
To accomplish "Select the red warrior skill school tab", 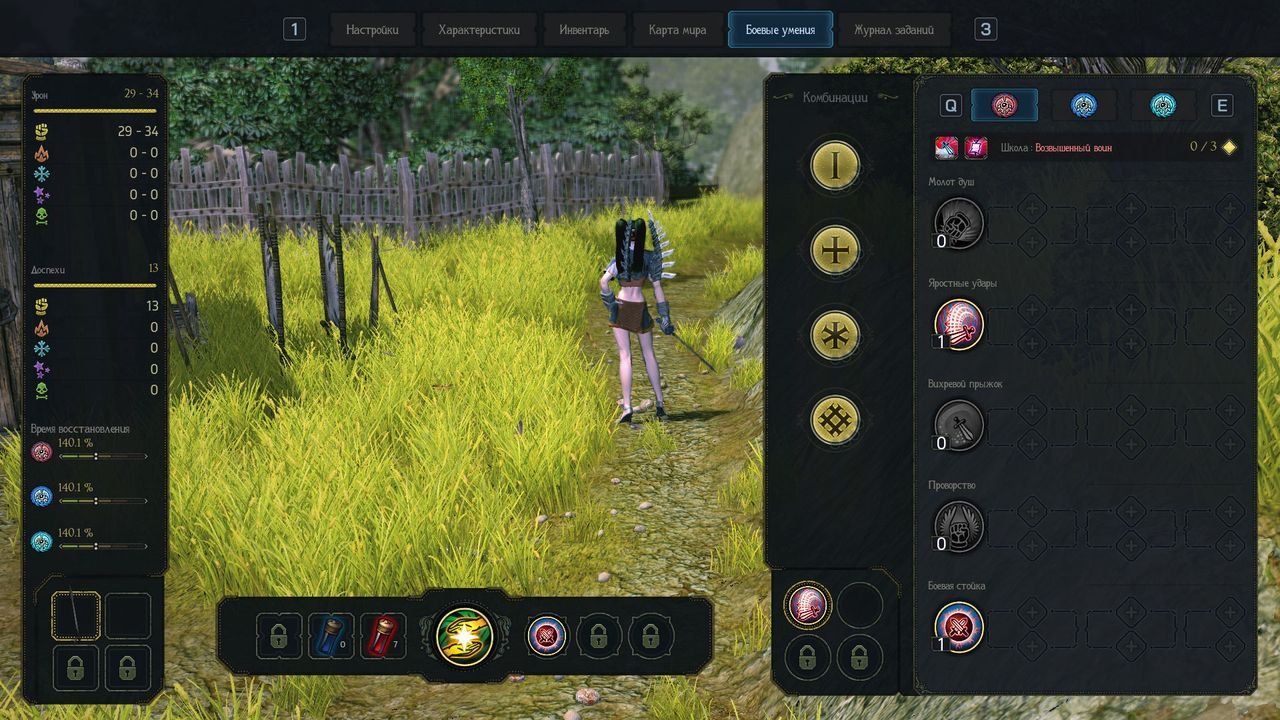I will tap(1004, 105).
